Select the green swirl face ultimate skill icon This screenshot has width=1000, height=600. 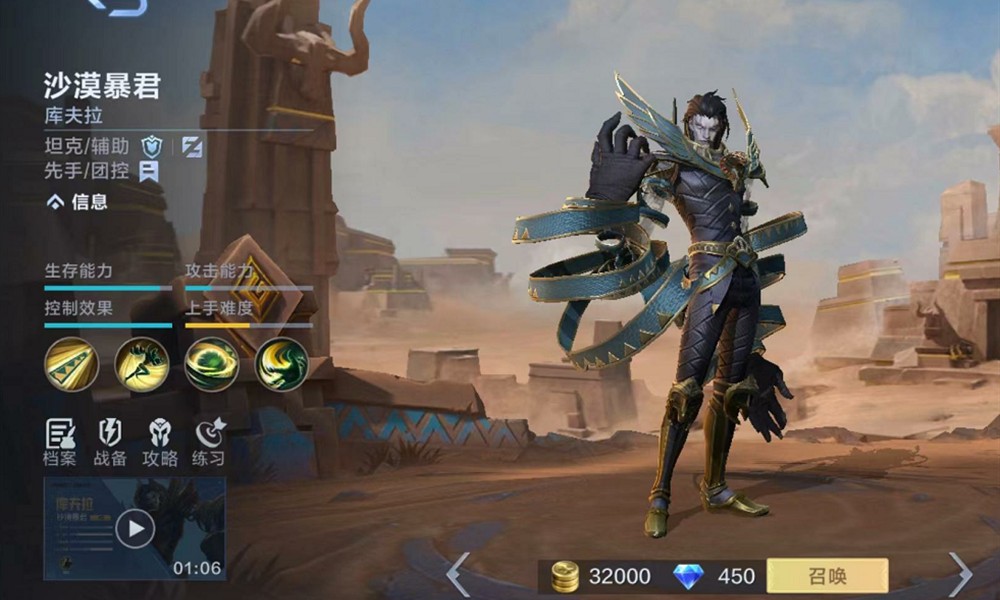pyautogui.click(x=281, y=364)
